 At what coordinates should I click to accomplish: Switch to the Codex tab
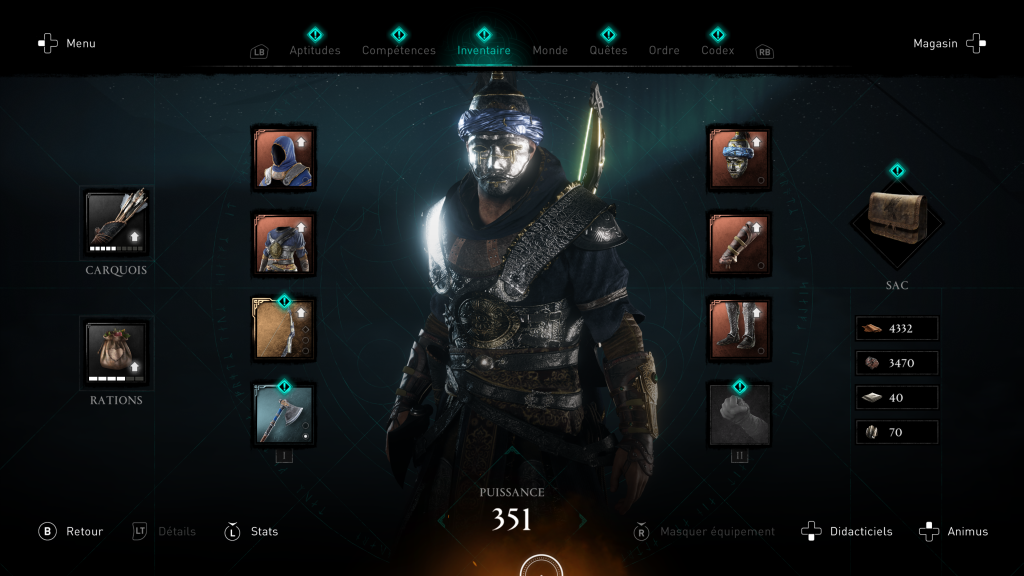coord(717,50)
